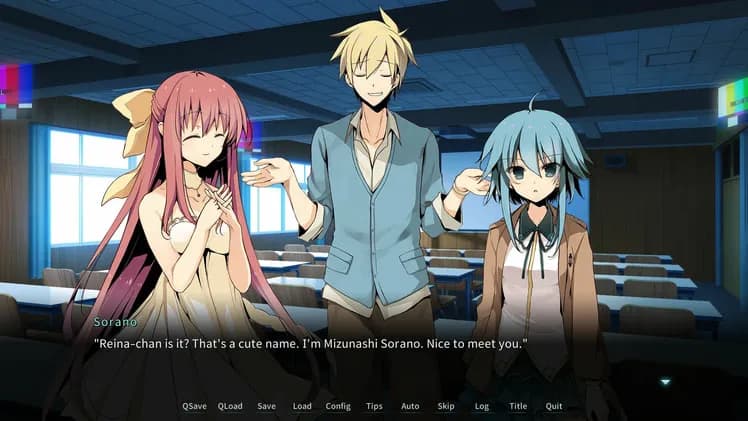Viewport: 748px width, 421px height.
Task: Open the Save menu
Action: point(266,406)
